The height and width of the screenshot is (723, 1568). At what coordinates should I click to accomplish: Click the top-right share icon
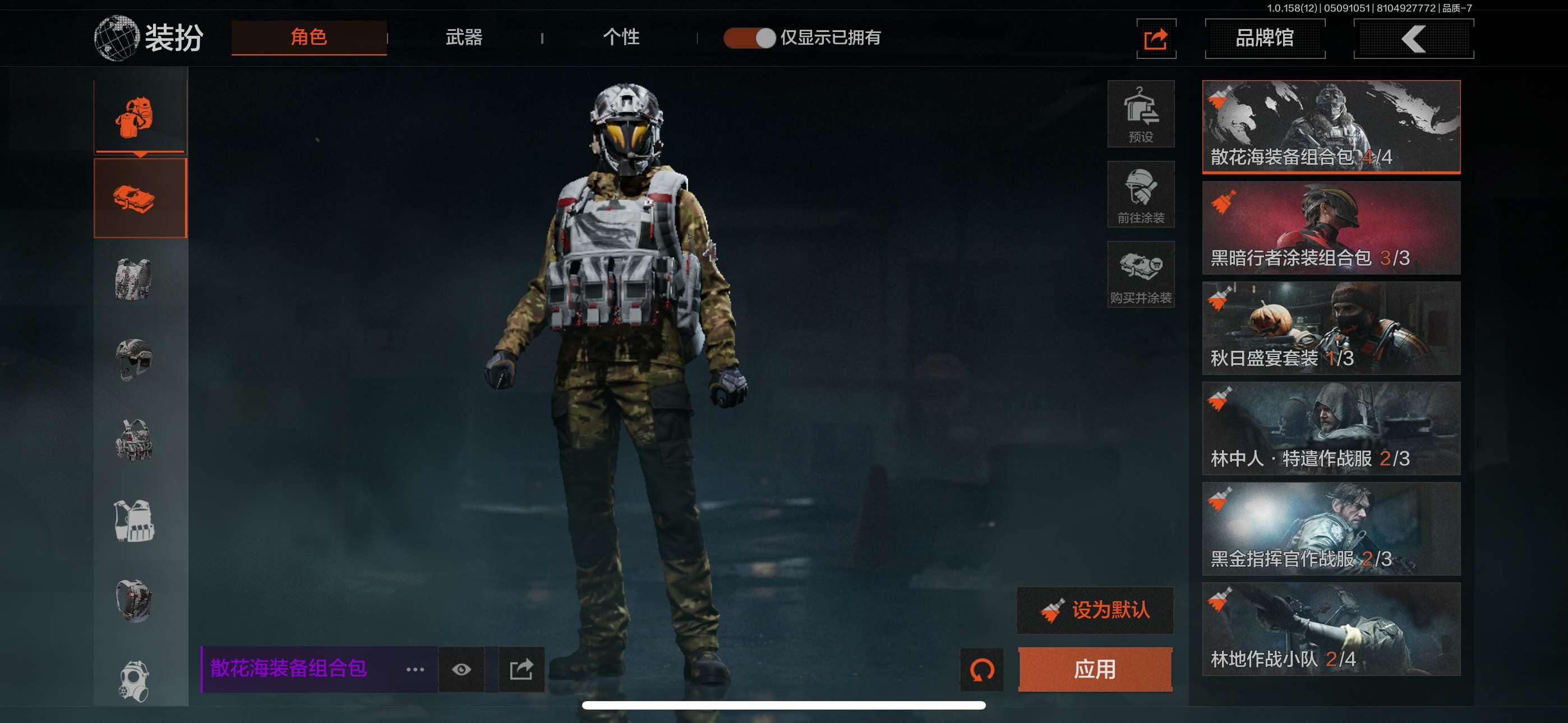coord(1155,39)
